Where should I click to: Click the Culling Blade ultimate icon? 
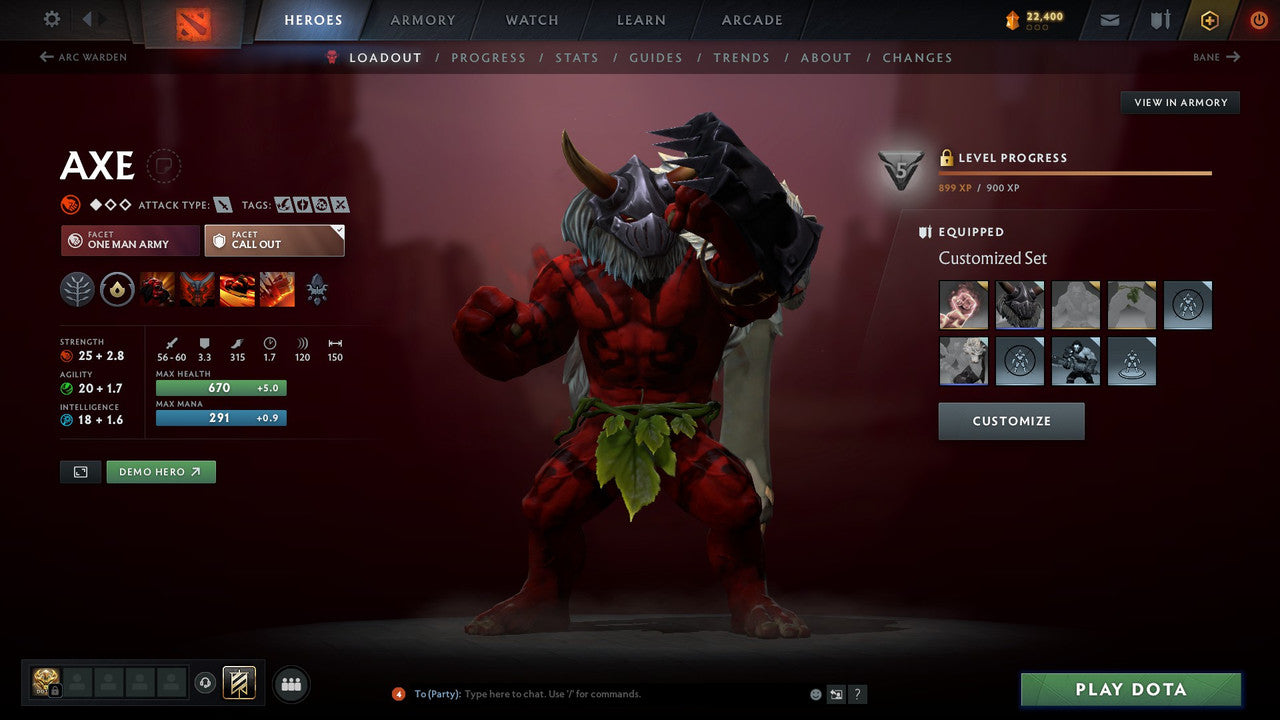pos(277,289)
